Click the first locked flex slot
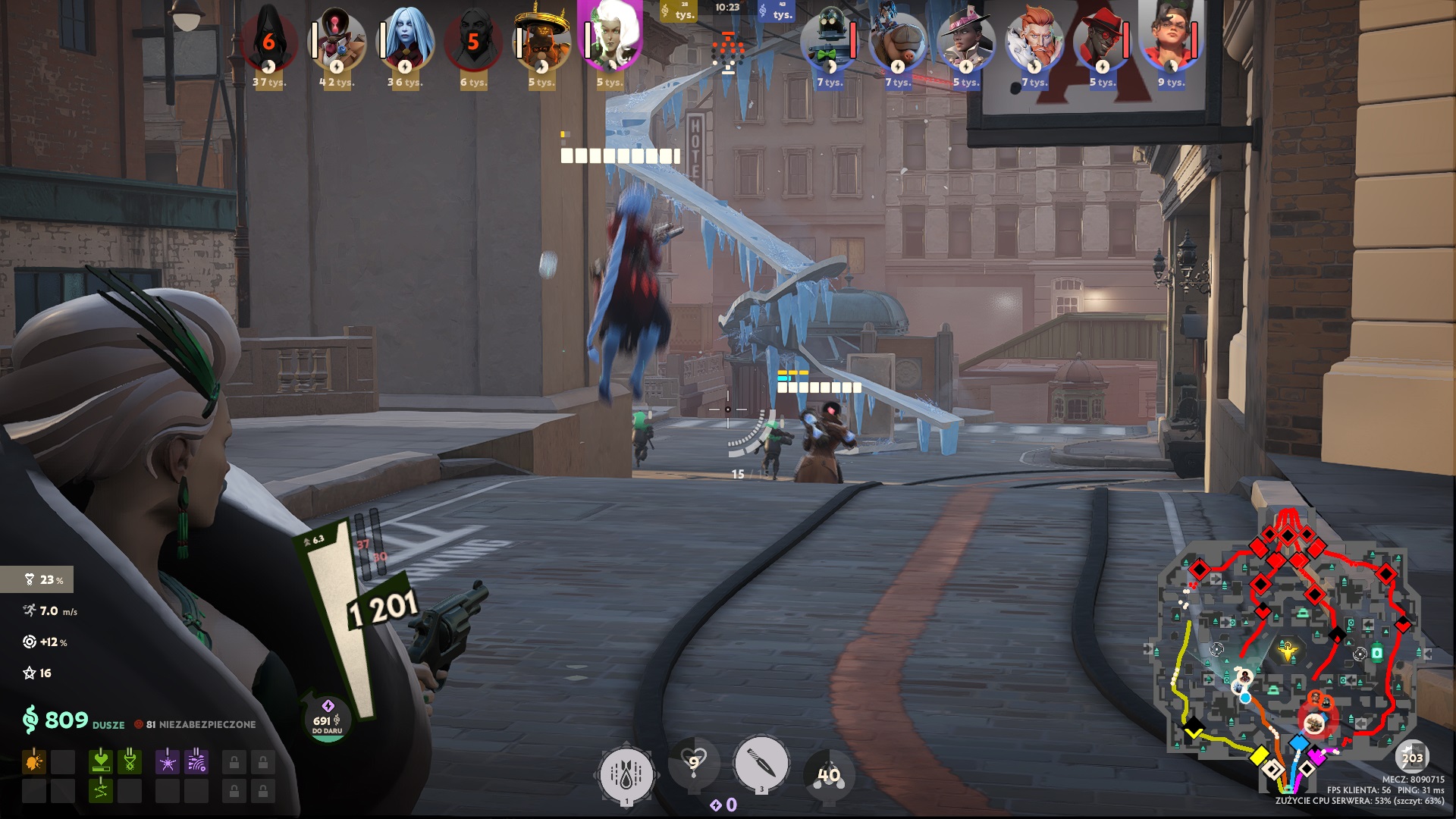 pyautogui.click(x=234, y=761)
